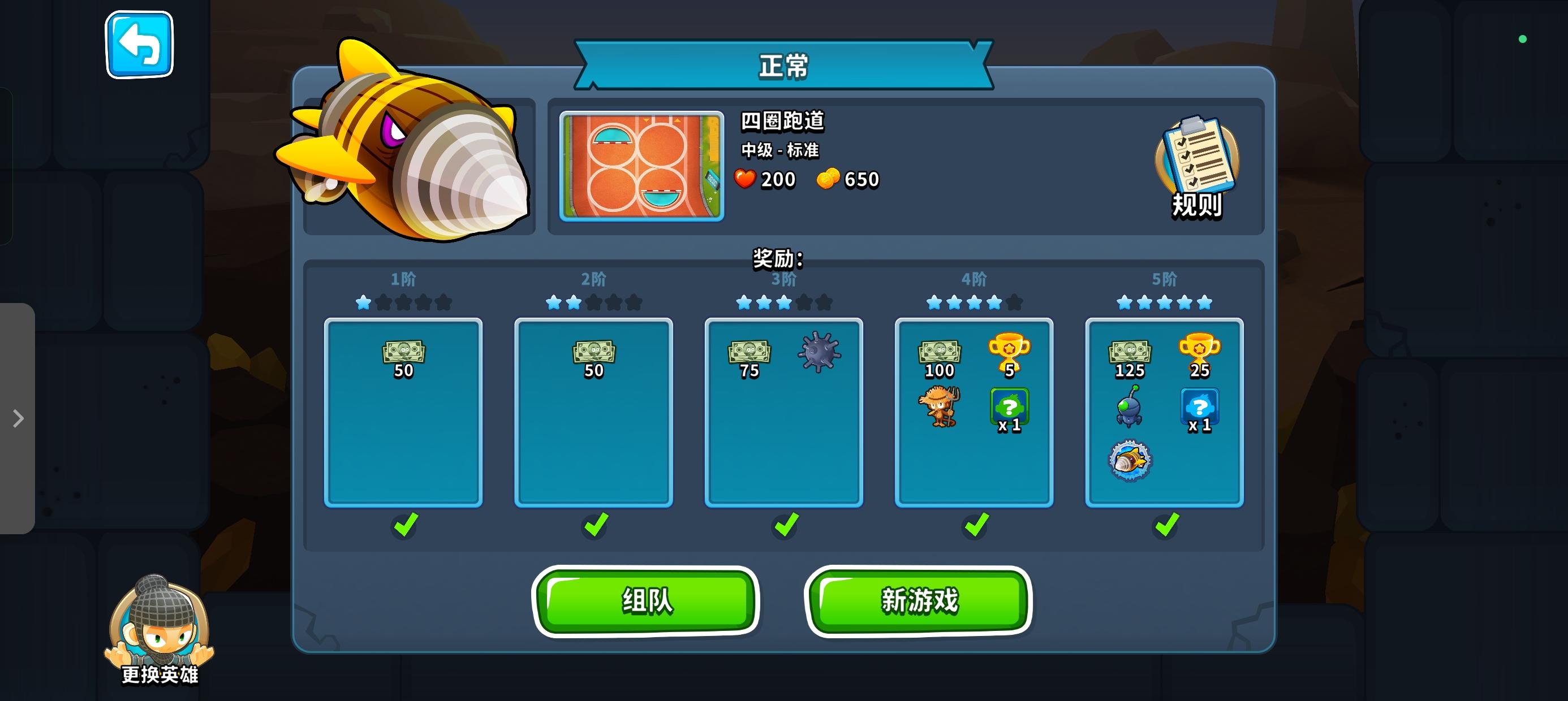Select the drill blimp reward icon in tier 5
The image size is (1568, 701).
tap(1131, 461)
